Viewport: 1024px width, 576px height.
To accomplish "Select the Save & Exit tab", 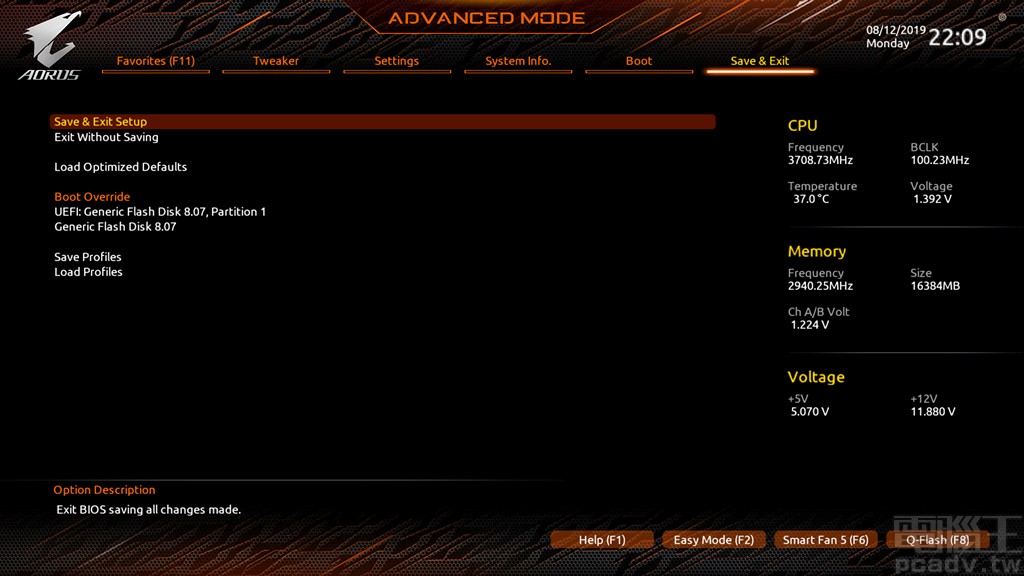I will [760, 61].
